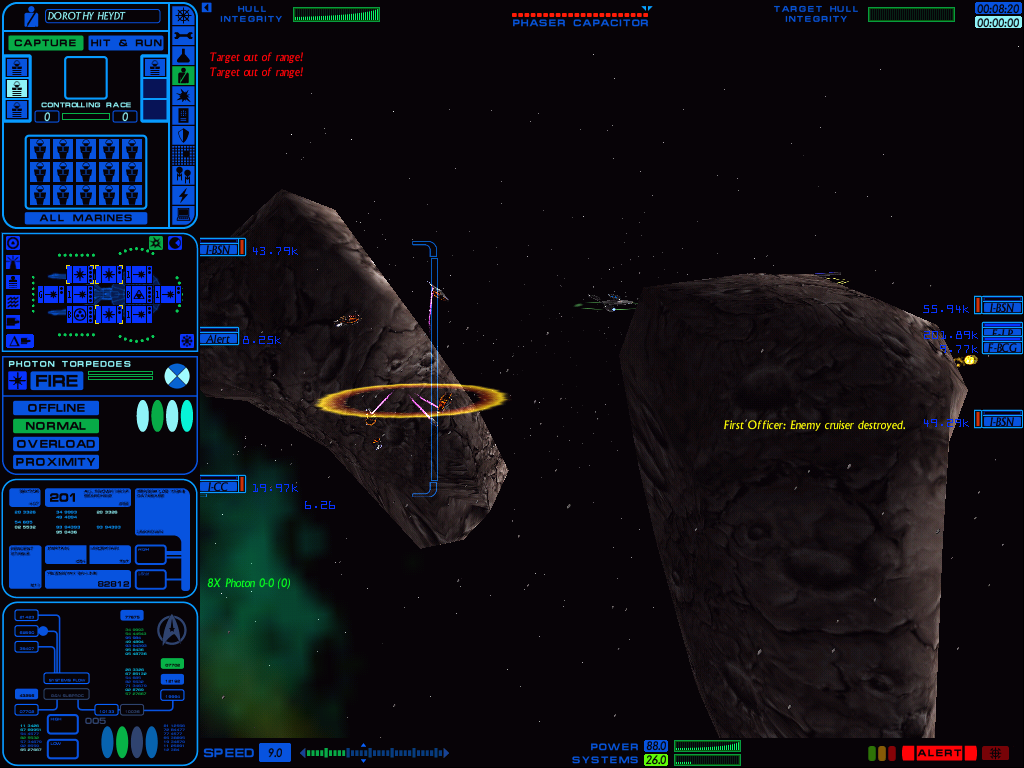Screen dimensions: 1024x768
Task: Choose the All Marines button
Action: pyautogui.click(x=86, y=217)
